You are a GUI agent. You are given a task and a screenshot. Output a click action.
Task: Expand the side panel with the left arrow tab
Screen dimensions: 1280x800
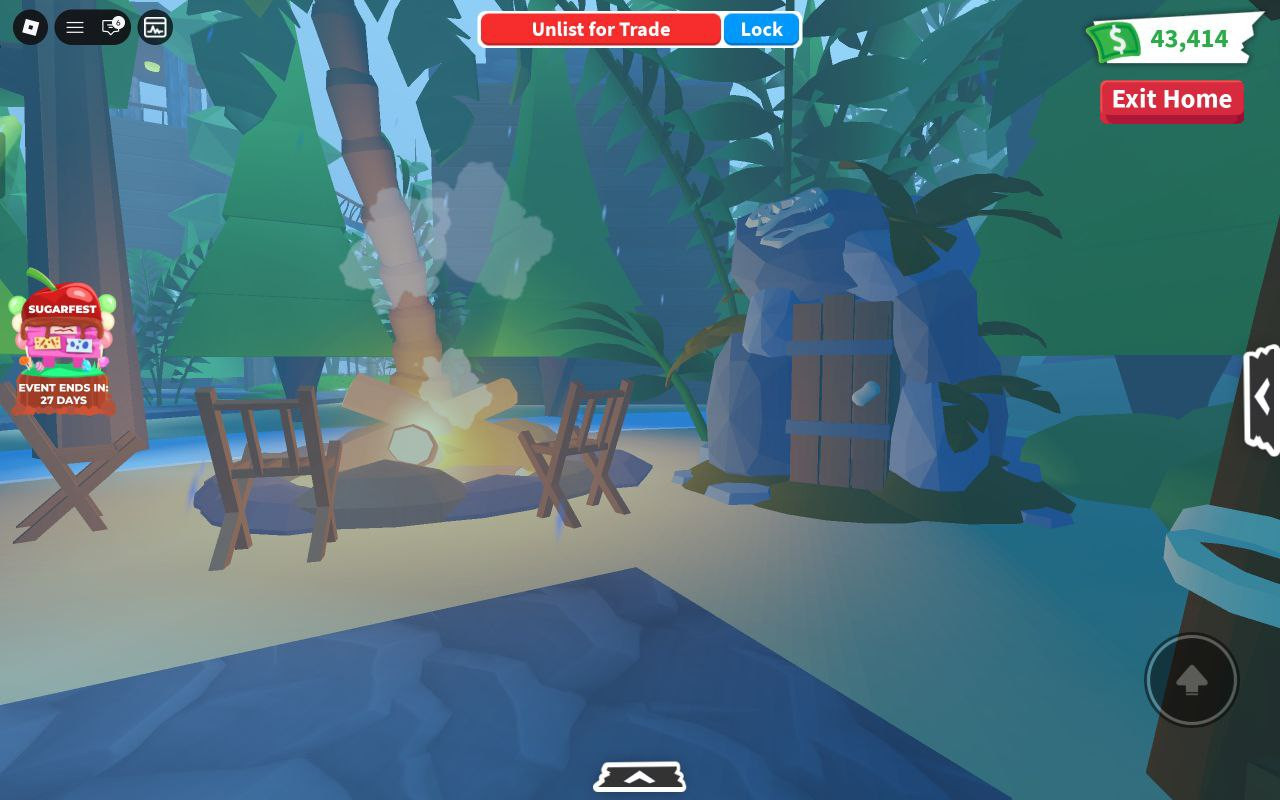pyautogui.click(x=1262, y=398)
